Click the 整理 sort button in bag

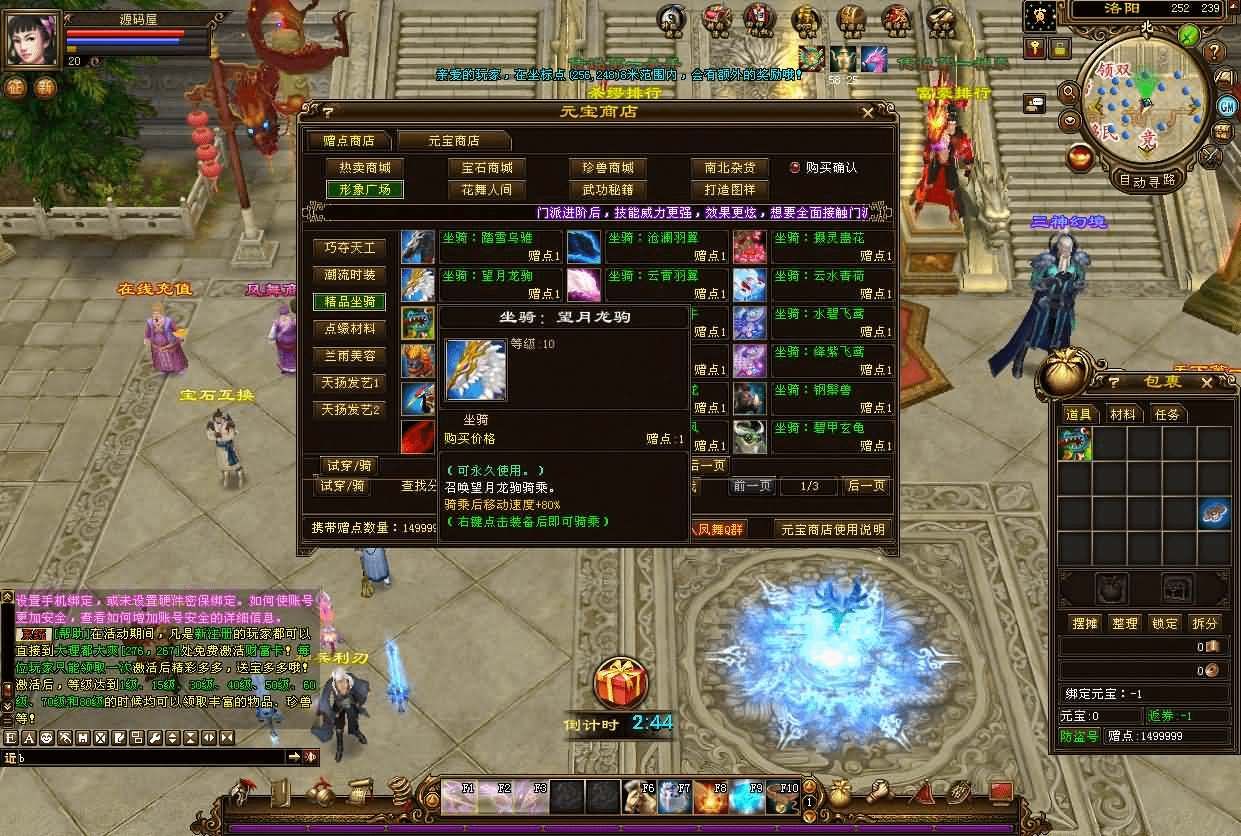click(x=1125, y=623)
